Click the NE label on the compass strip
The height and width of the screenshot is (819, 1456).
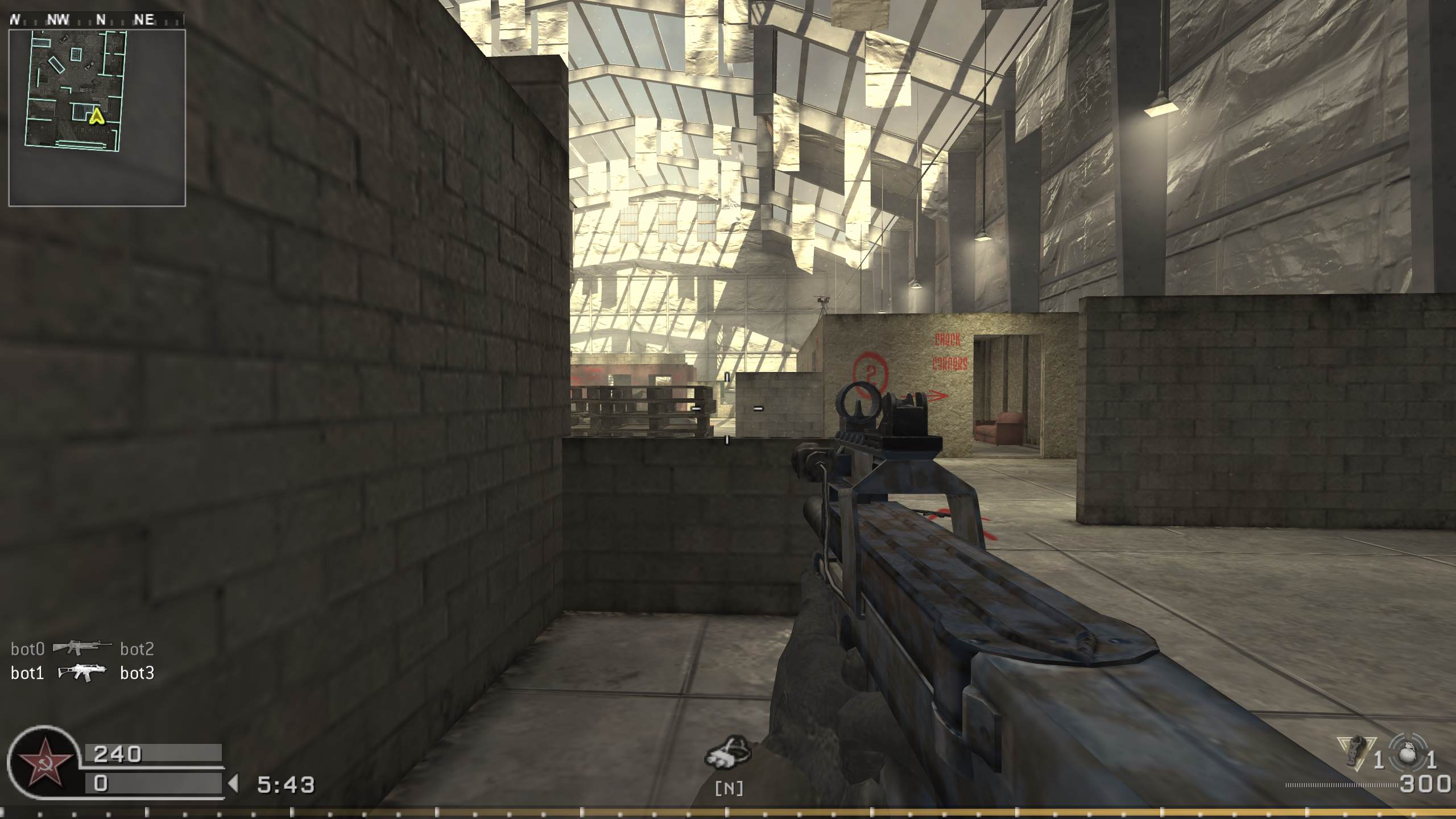tap(144, 19)
